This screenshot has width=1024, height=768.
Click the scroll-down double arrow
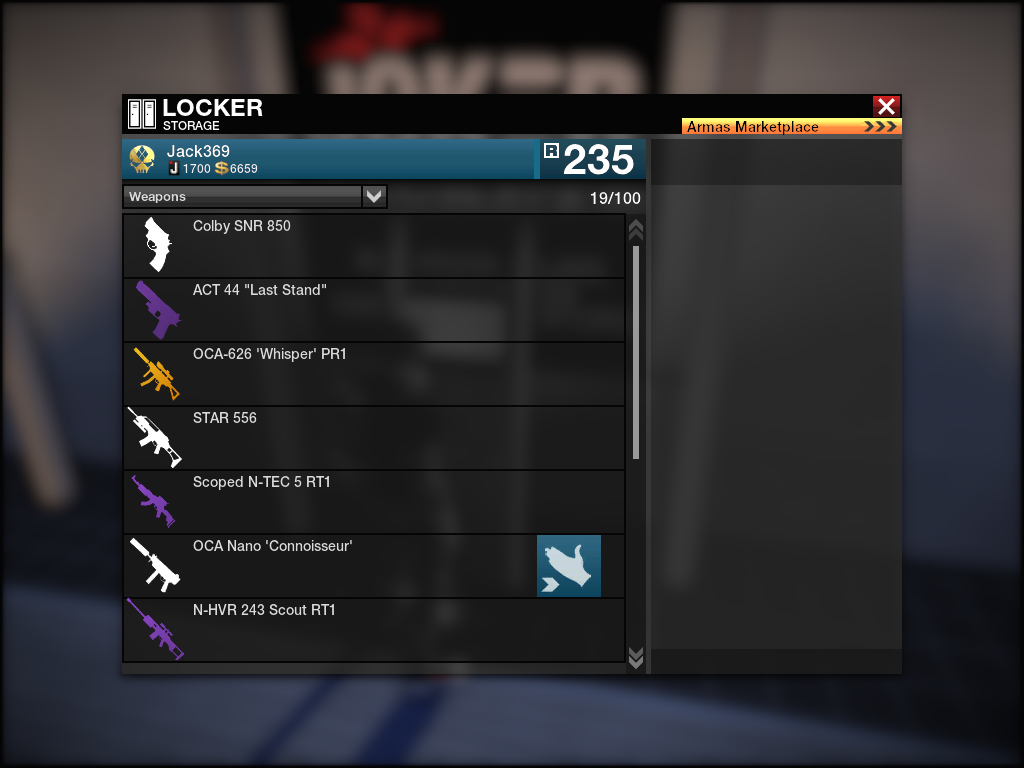pyautogui.click(x=635, y=656)
